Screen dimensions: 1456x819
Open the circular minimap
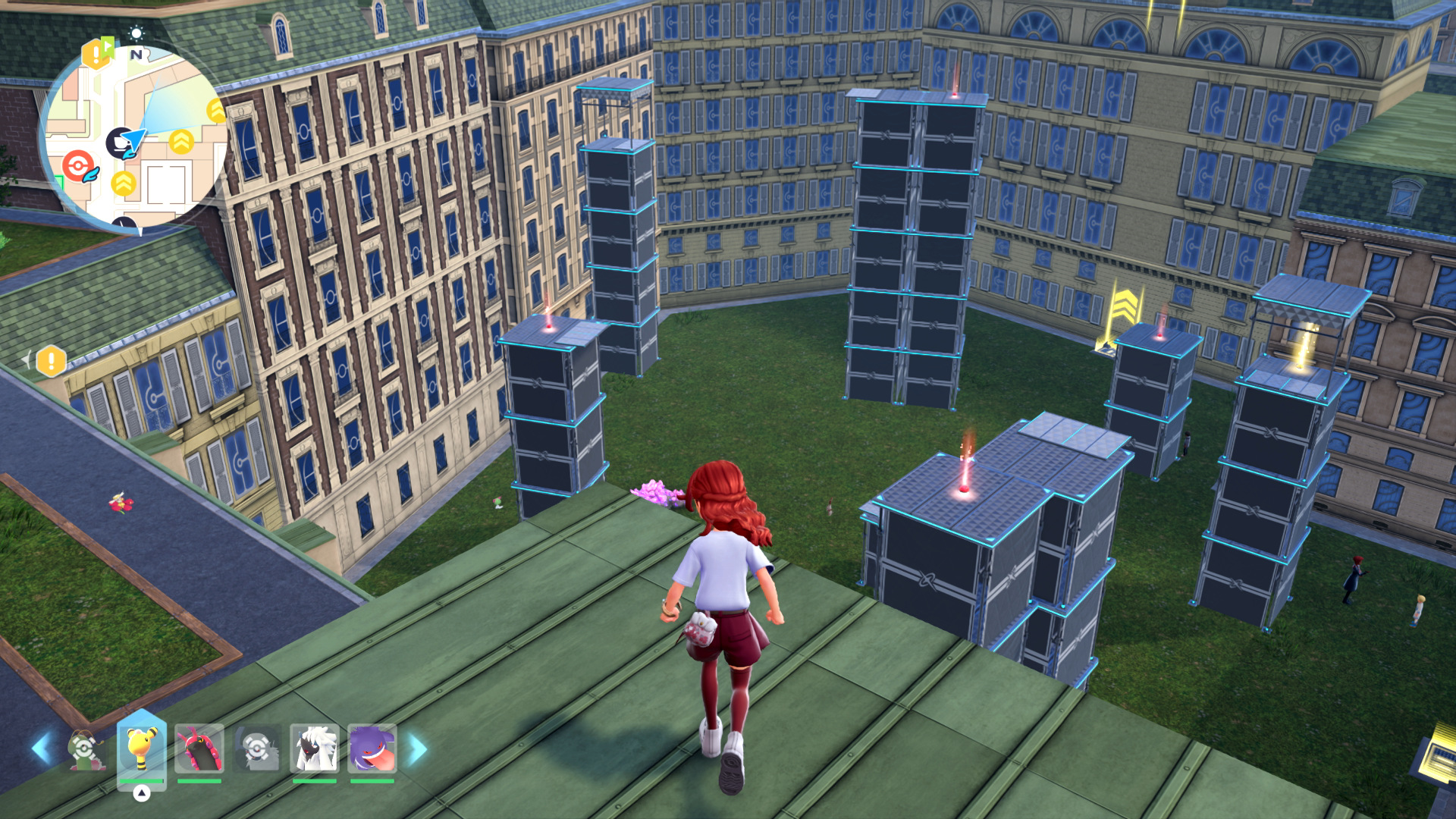tap(135, 136)
